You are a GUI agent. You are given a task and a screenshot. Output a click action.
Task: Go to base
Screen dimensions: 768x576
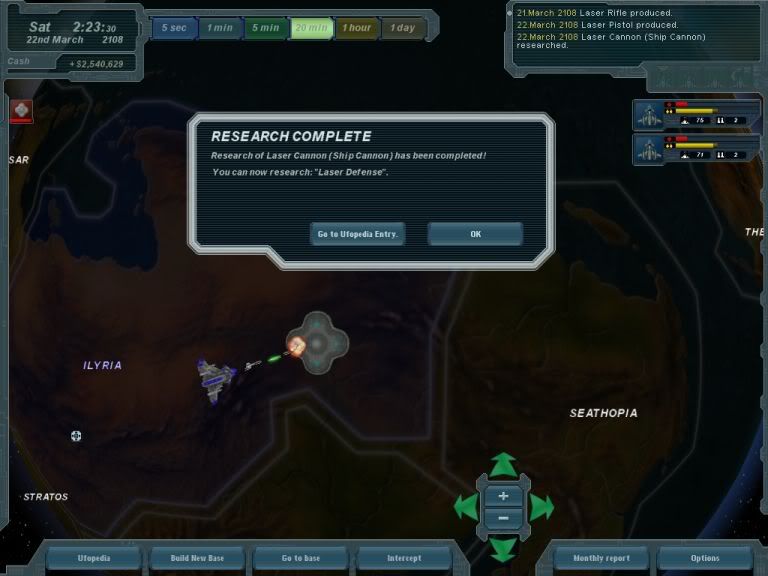coord(300,558)
